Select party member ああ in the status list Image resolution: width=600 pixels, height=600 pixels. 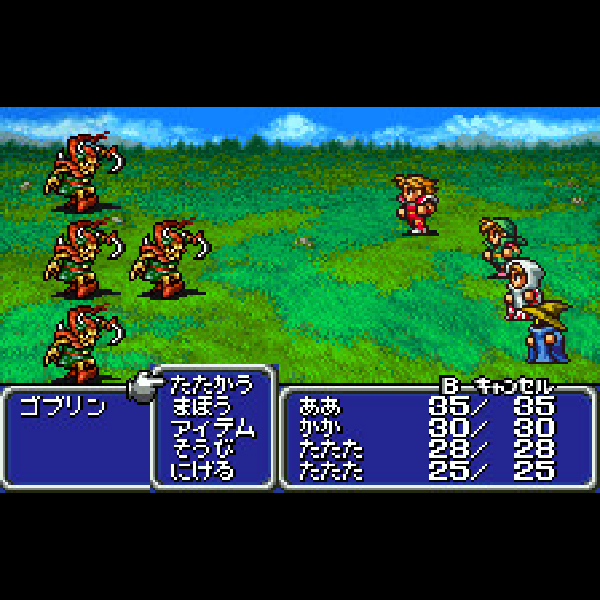coord(320,406)
